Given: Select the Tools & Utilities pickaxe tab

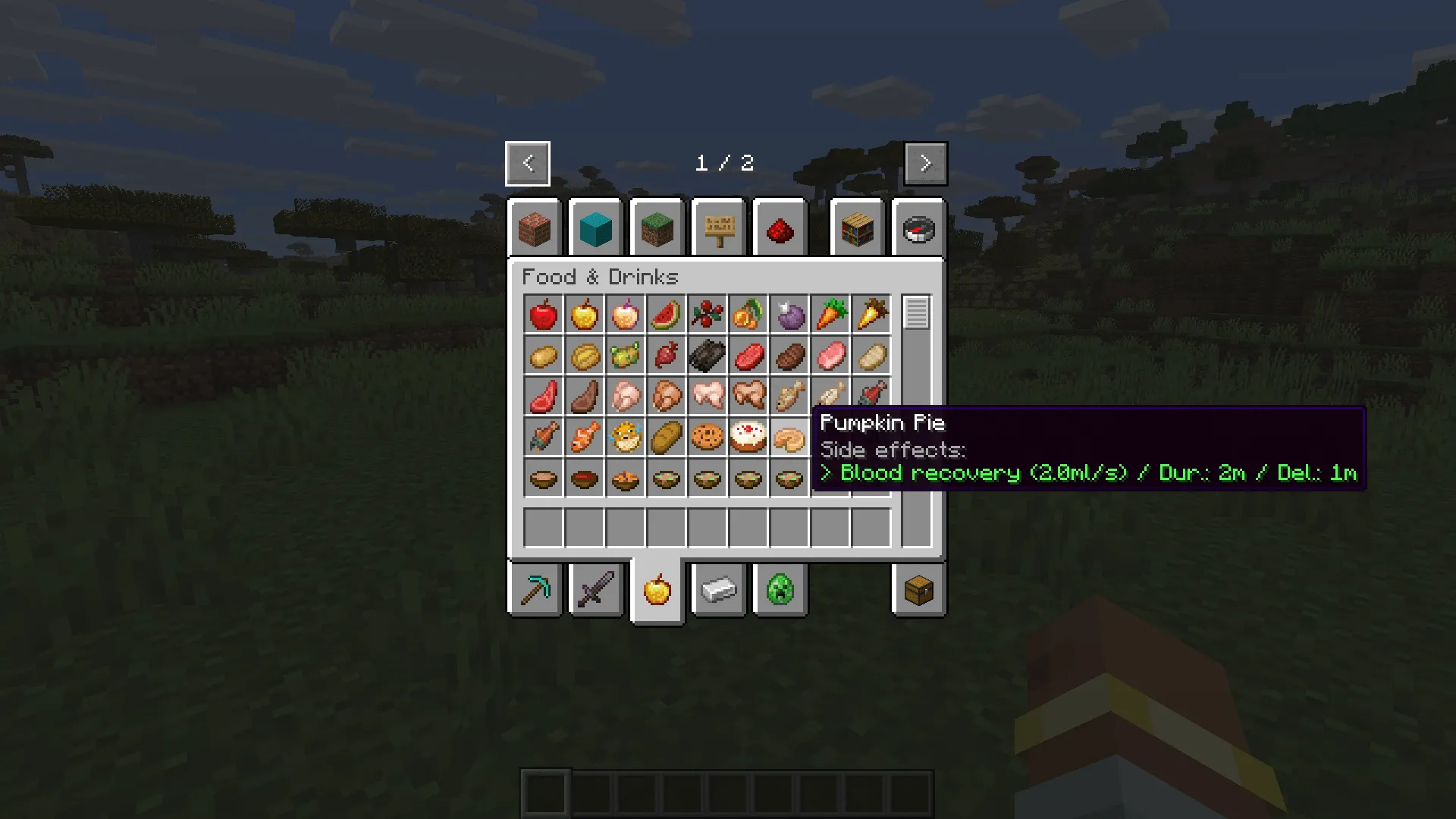Looking at the screenshot, I should pyautogui.click(x=535, y=591).
